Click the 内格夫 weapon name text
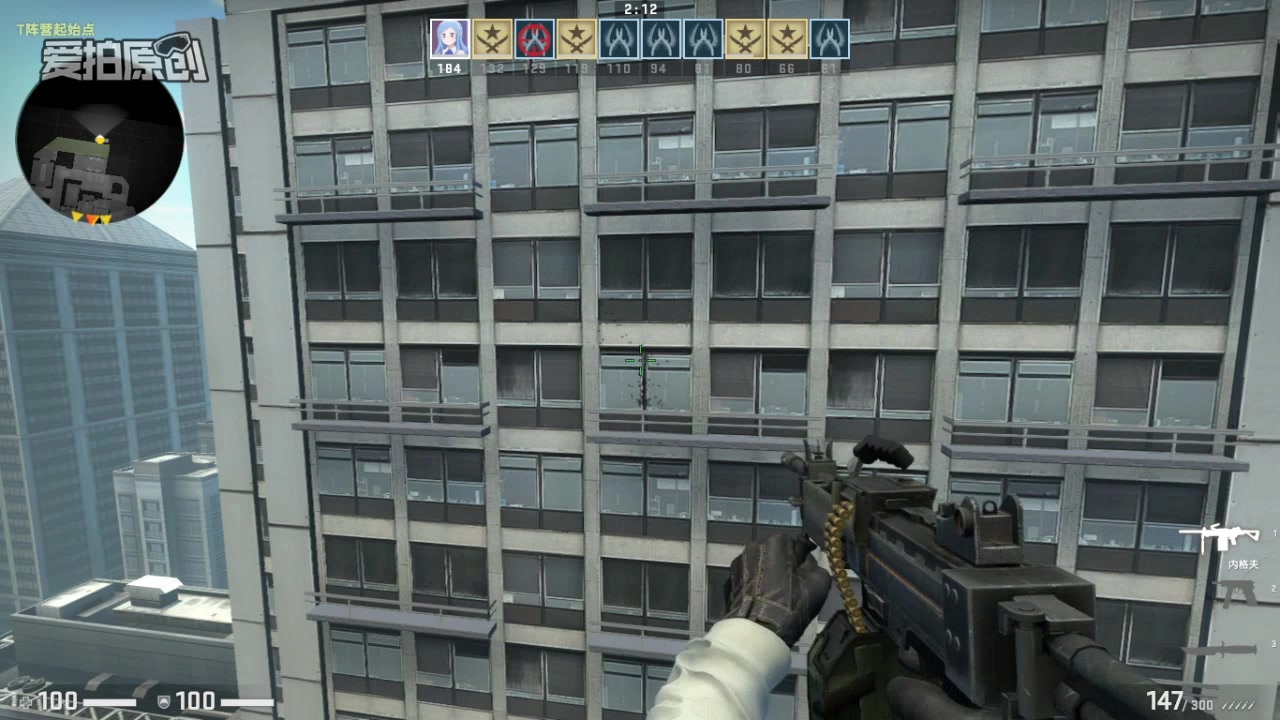 coord(1243,564)
